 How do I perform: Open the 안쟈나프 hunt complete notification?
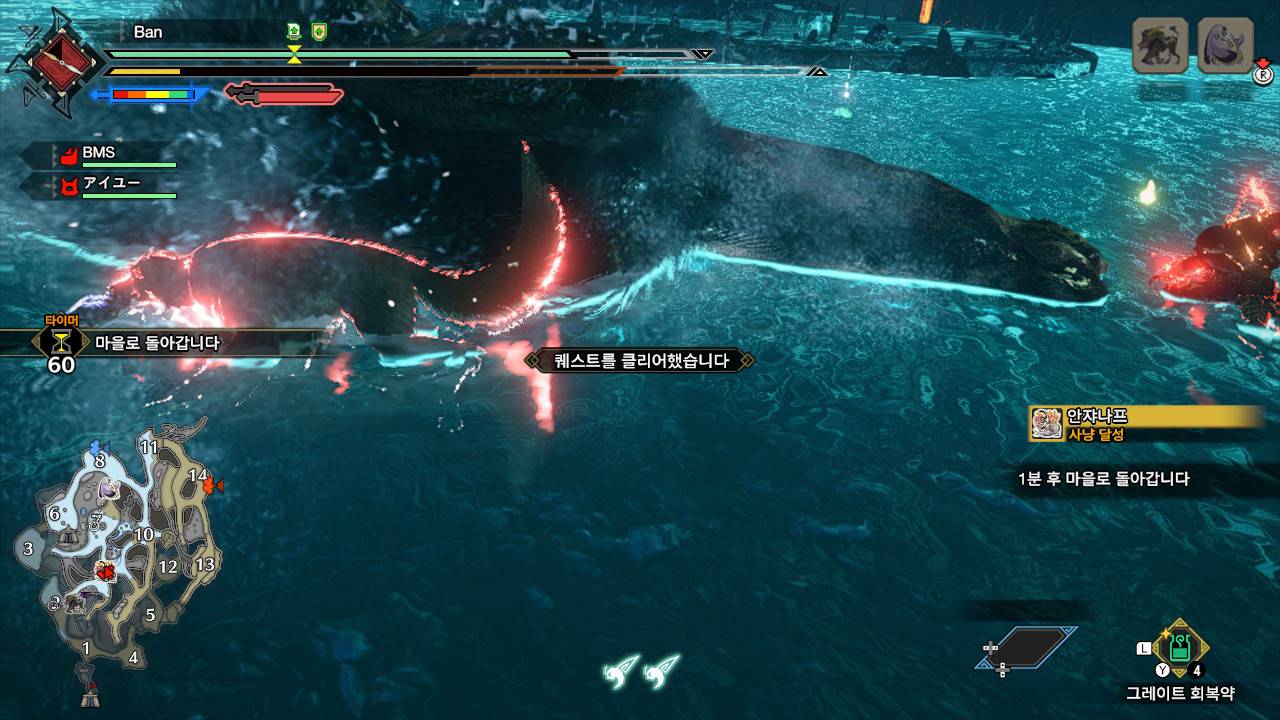pyautogui.click(x=1147, y=424)
